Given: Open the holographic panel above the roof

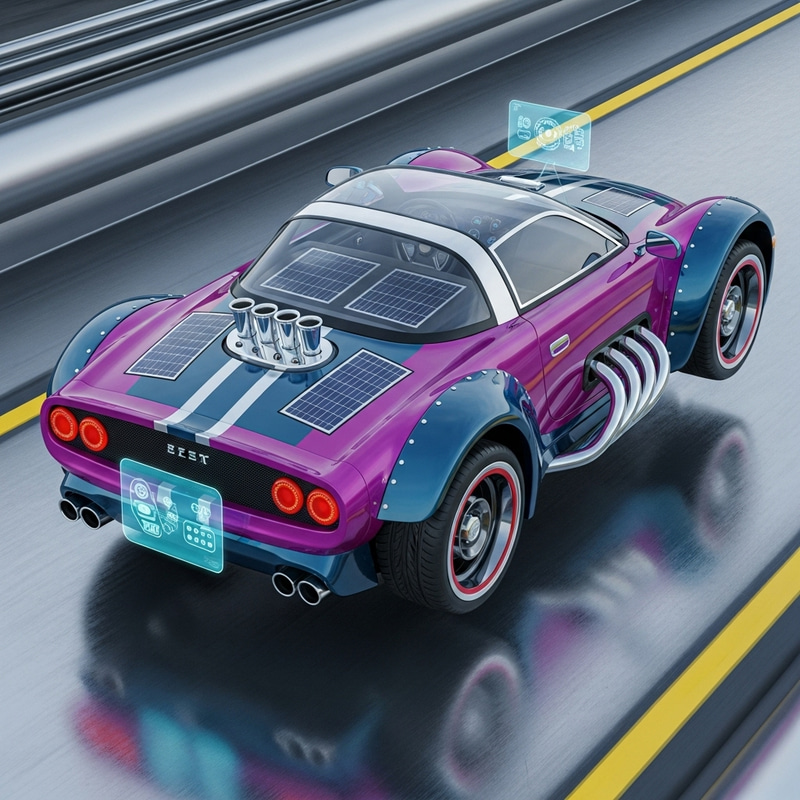Looking at the screenshot, I should coord(548,133).
